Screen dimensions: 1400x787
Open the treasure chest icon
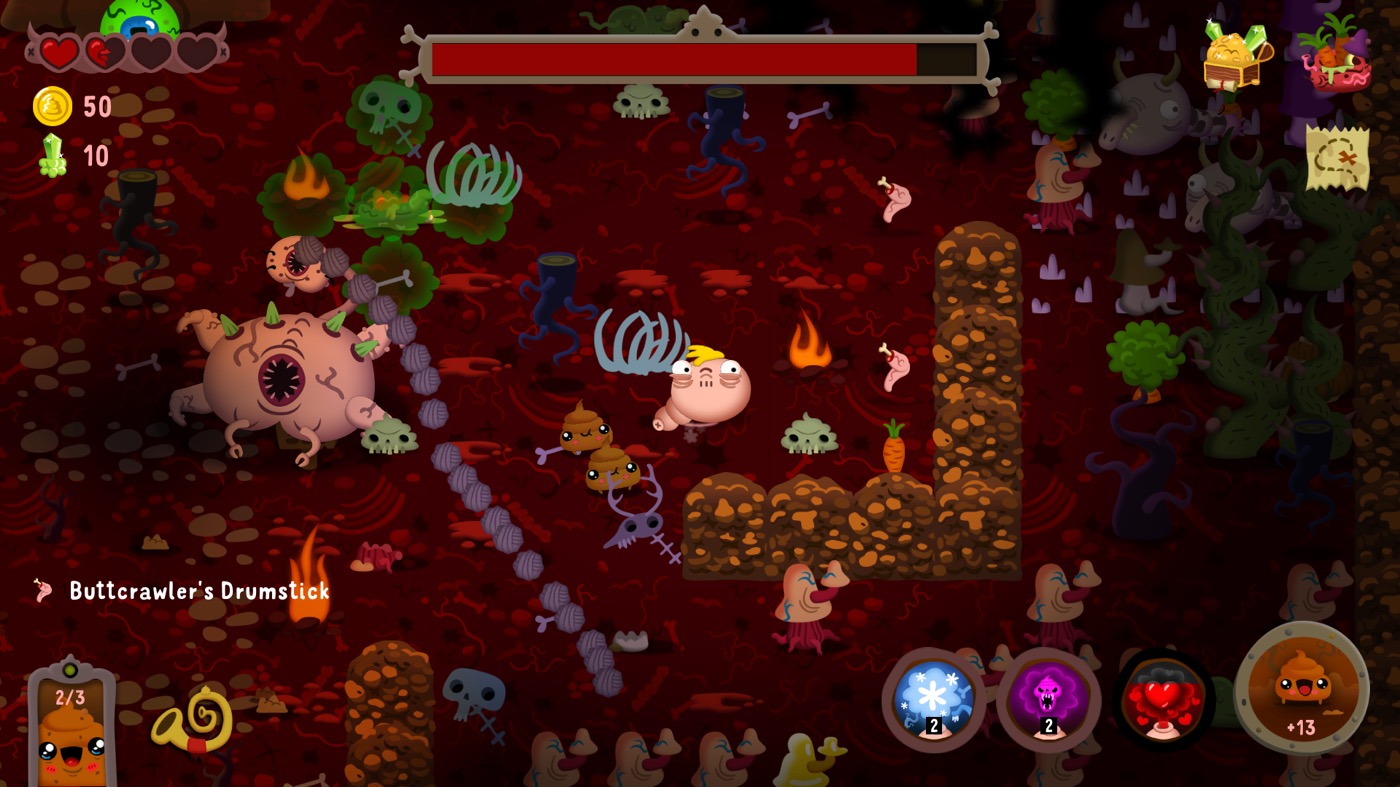click(1236, 57)
